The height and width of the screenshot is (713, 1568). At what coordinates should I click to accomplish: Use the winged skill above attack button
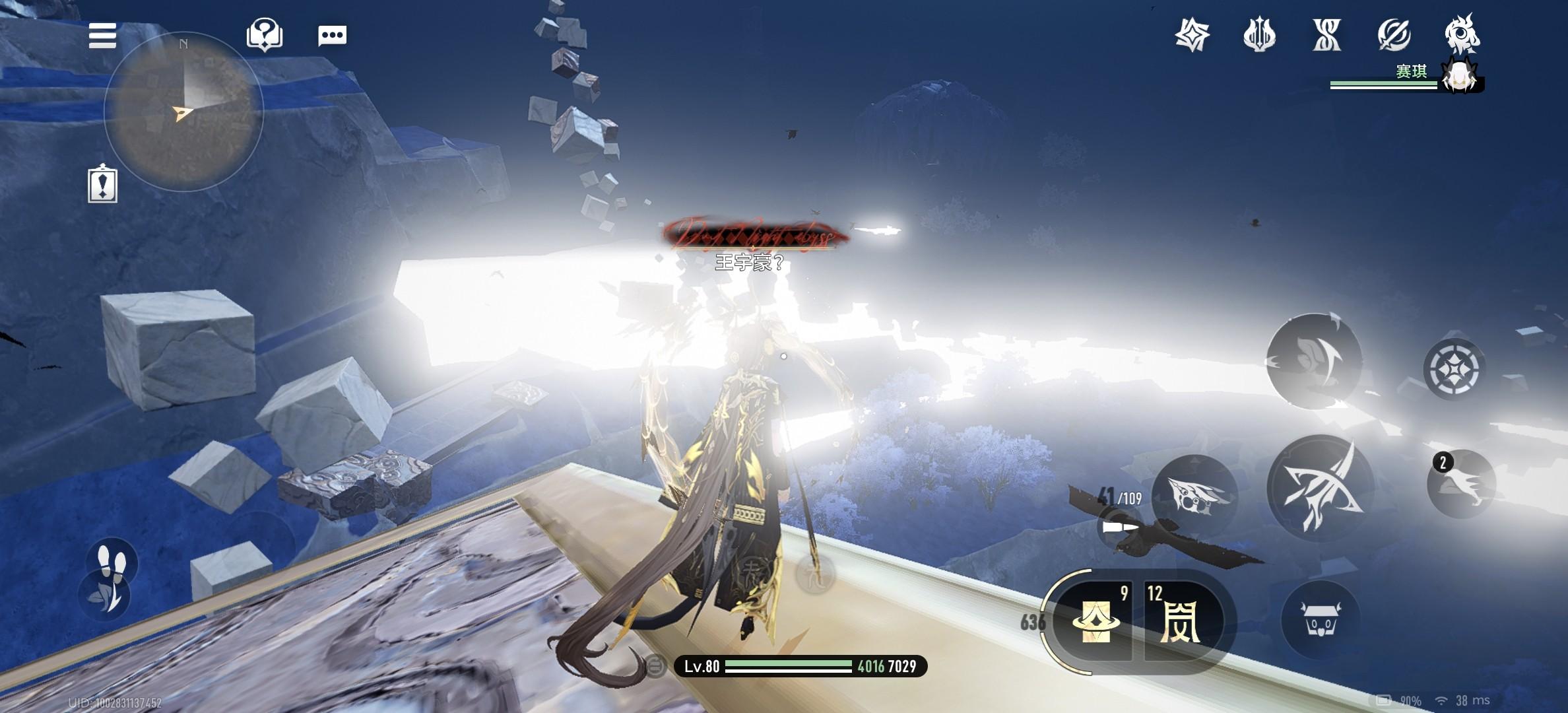point(1314,360)
